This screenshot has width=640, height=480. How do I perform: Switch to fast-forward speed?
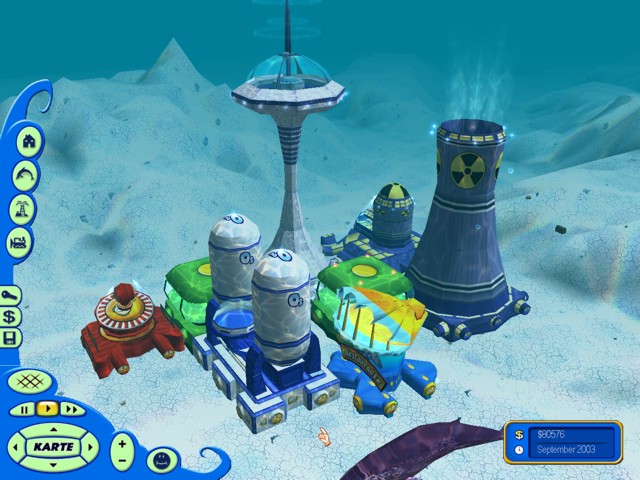[x=70, y=409]
